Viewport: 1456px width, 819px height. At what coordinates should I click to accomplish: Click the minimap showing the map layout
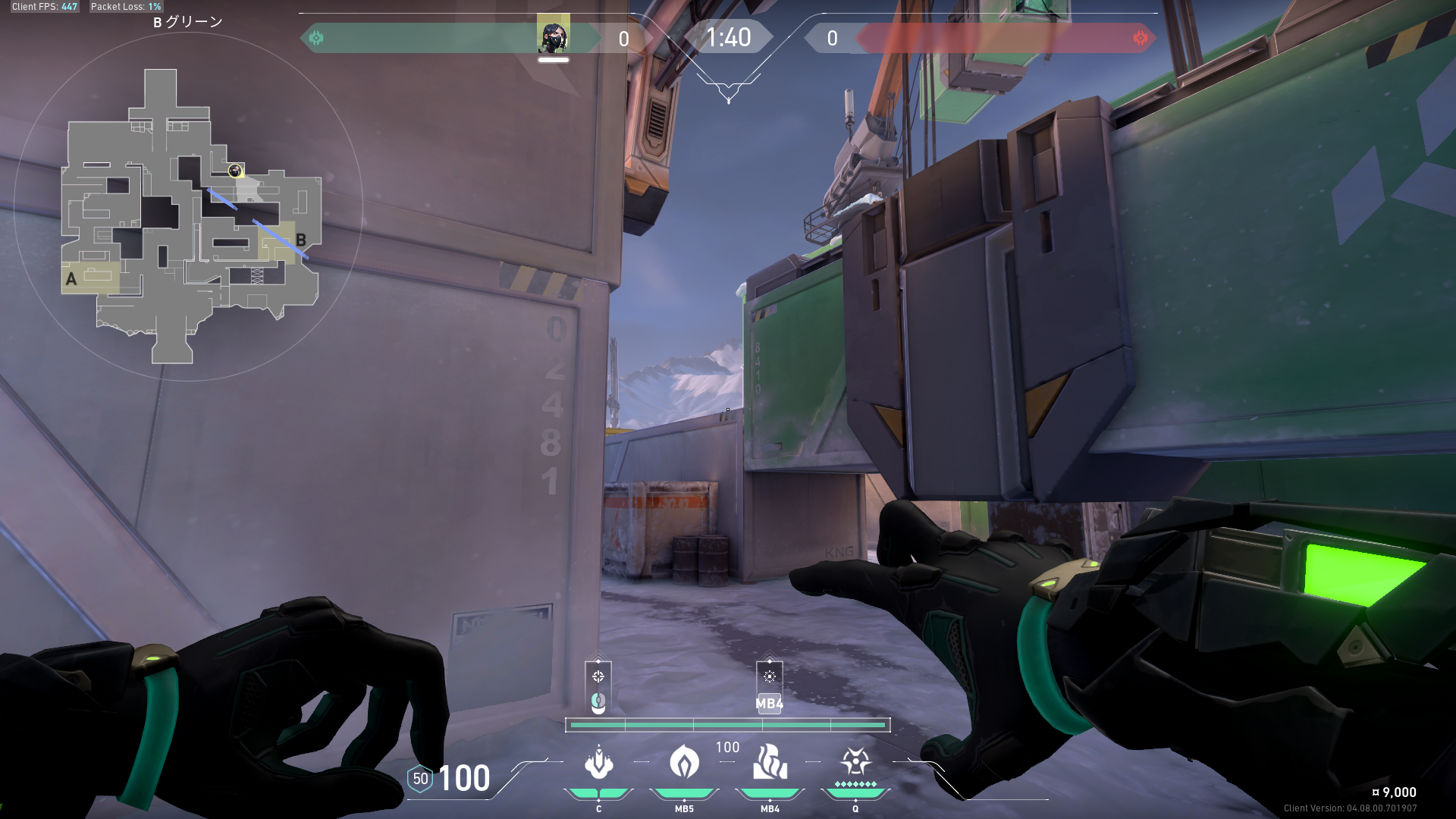[x=190, y=216]
